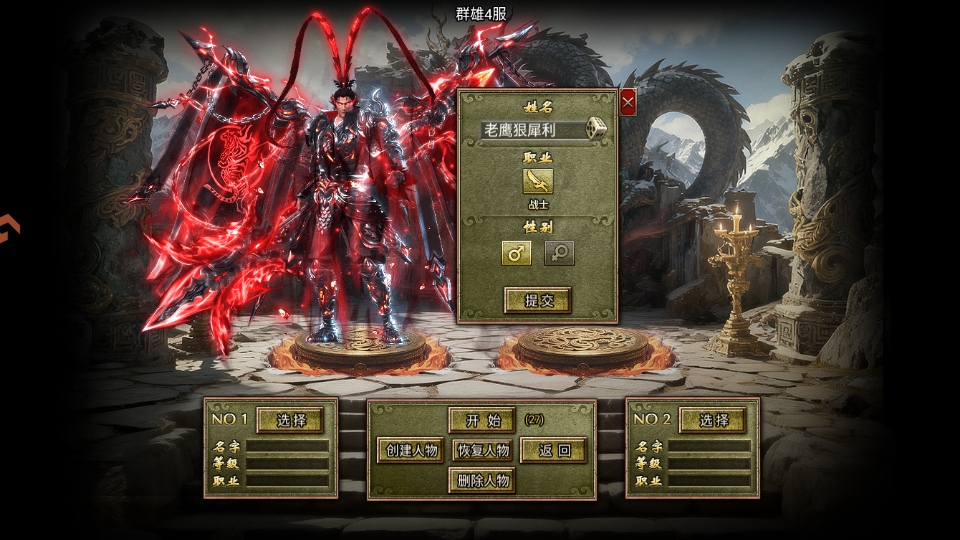Restore a character via 恢复人物
Screen dimensions: 960x540
pos(483,450)
